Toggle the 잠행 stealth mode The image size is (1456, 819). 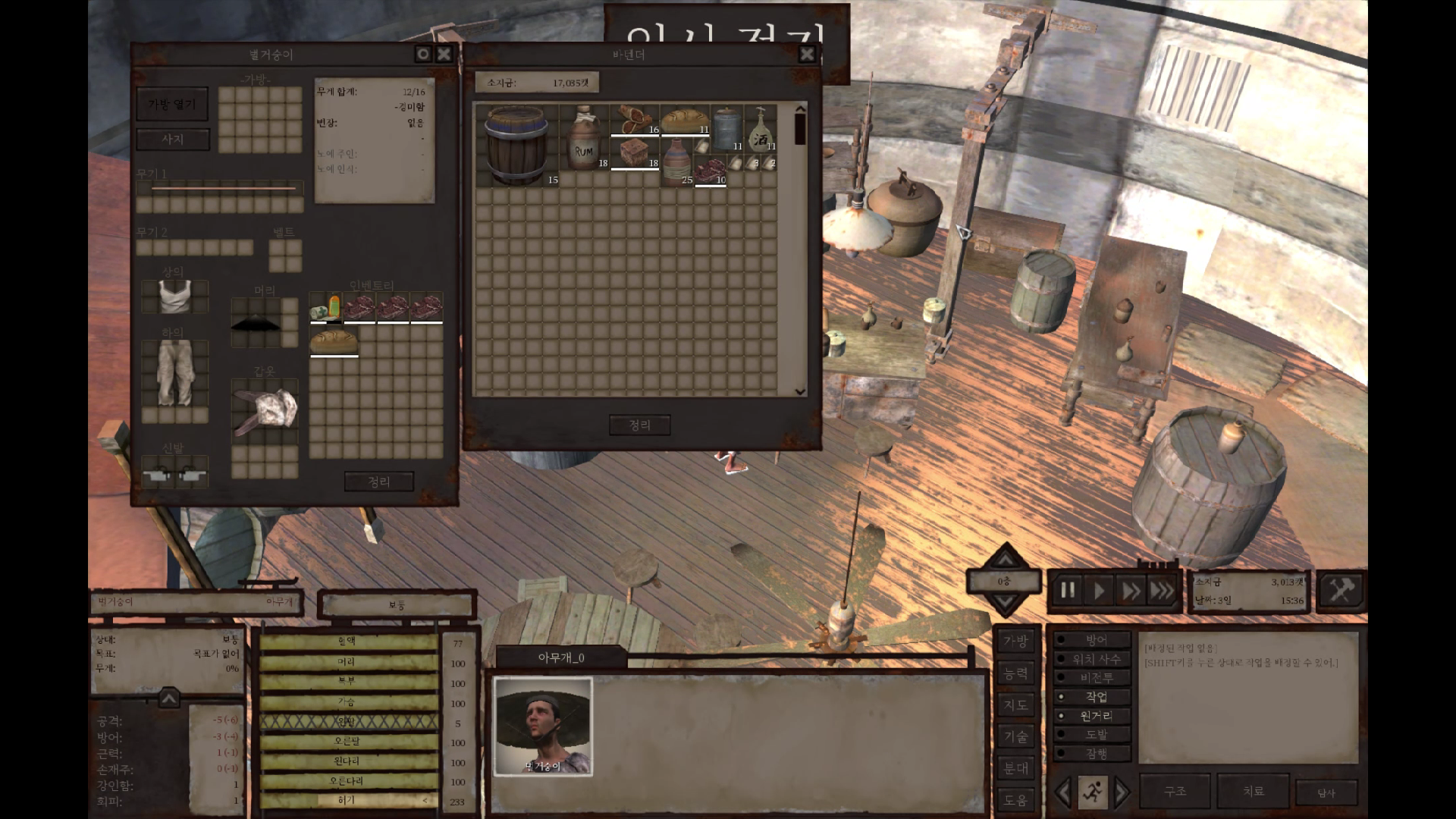click(1095, 754)
